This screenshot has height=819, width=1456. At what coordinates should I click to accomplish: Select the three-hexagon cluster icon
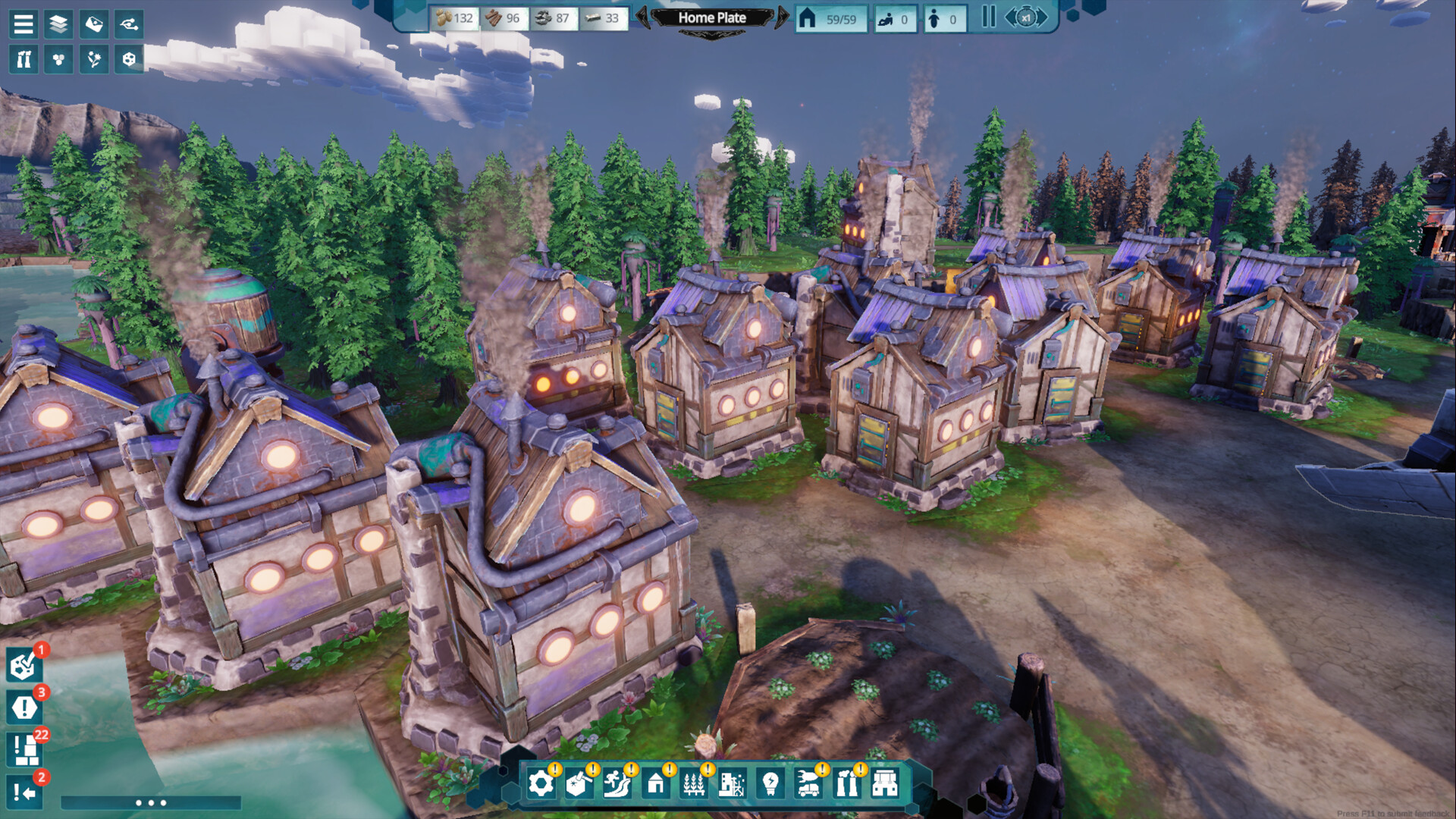click(x=58, y=59)
